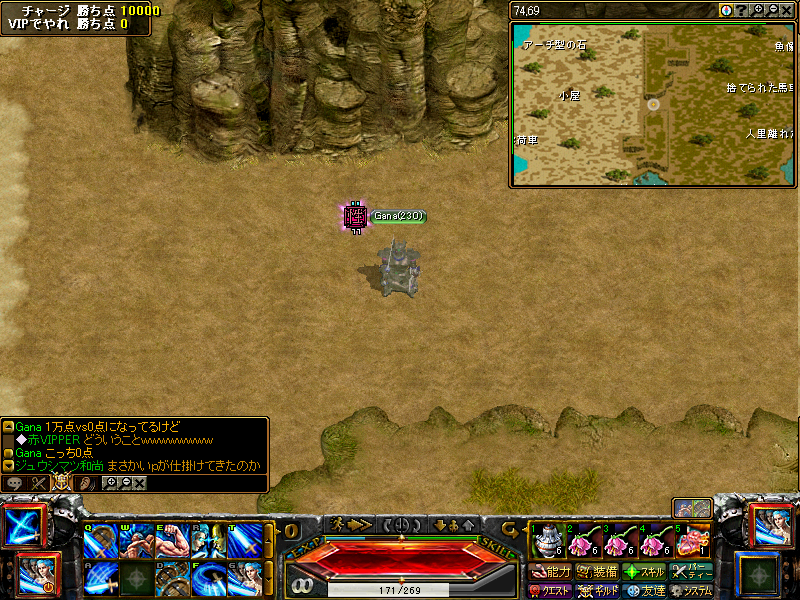Screen dimensions: 800x600
Task: Activate the golden helmet skill on R
Action: click(208, 541)
